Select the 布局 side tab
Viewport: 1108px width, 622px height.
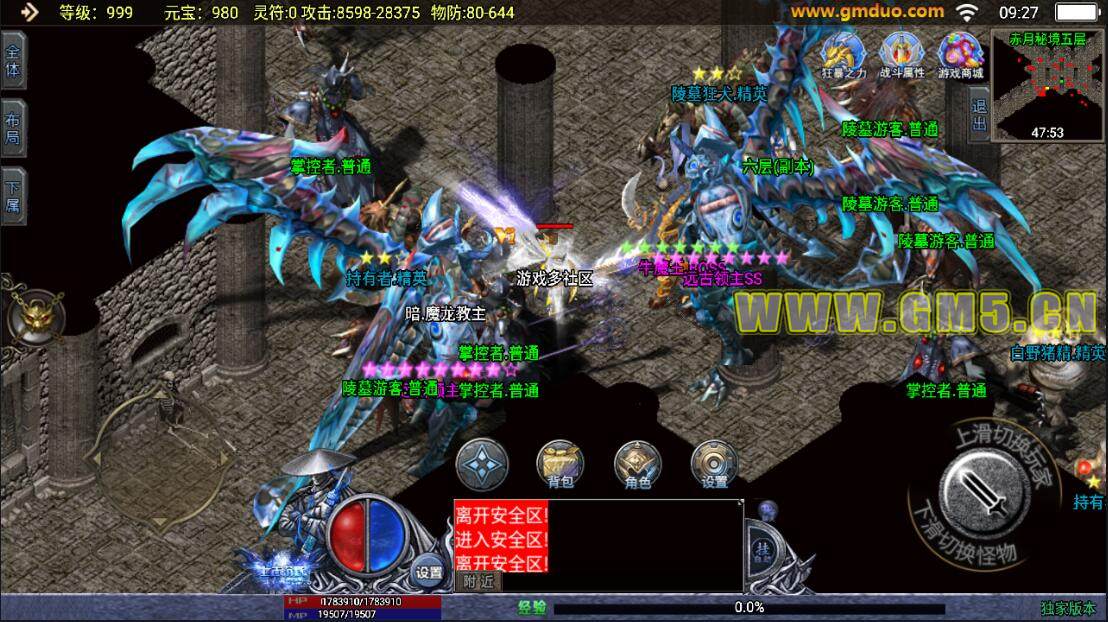13,128
